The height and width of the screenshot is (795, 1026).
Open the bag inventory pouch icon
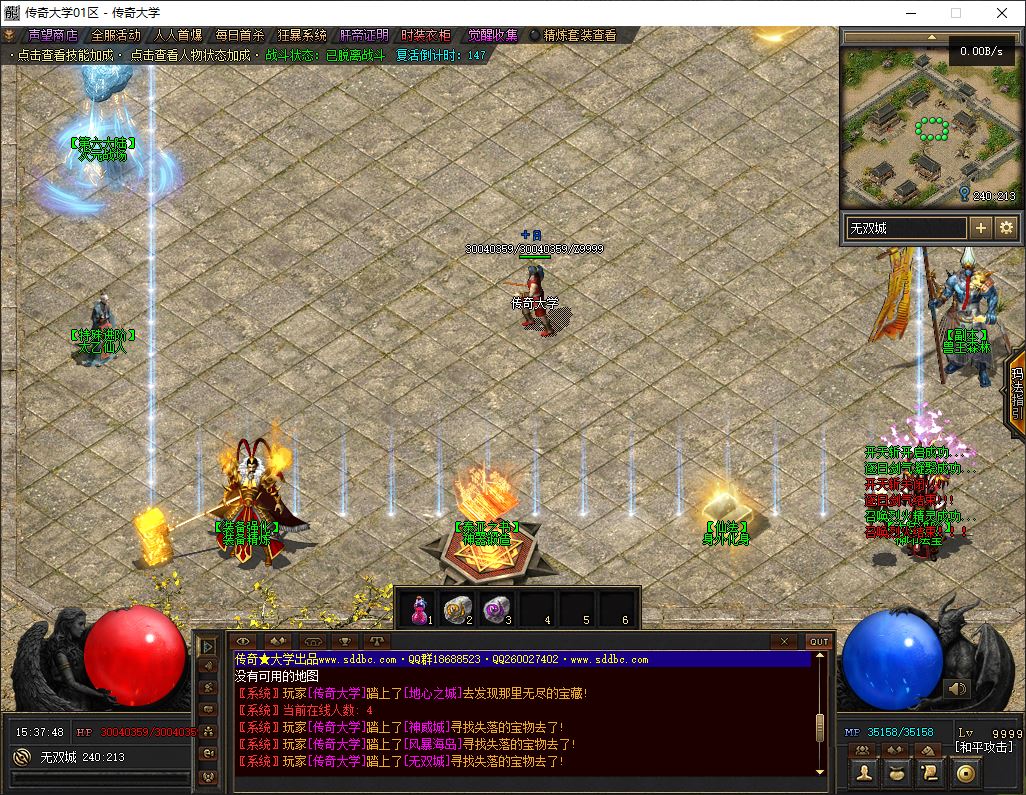[898, 773]
